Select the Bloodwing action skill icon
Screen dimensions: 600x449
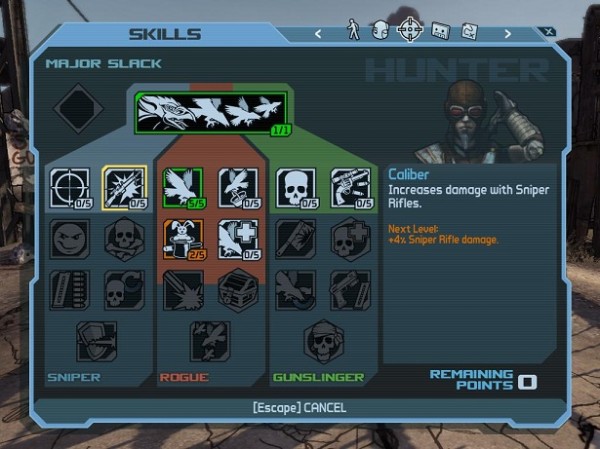(x=211, y=113)
